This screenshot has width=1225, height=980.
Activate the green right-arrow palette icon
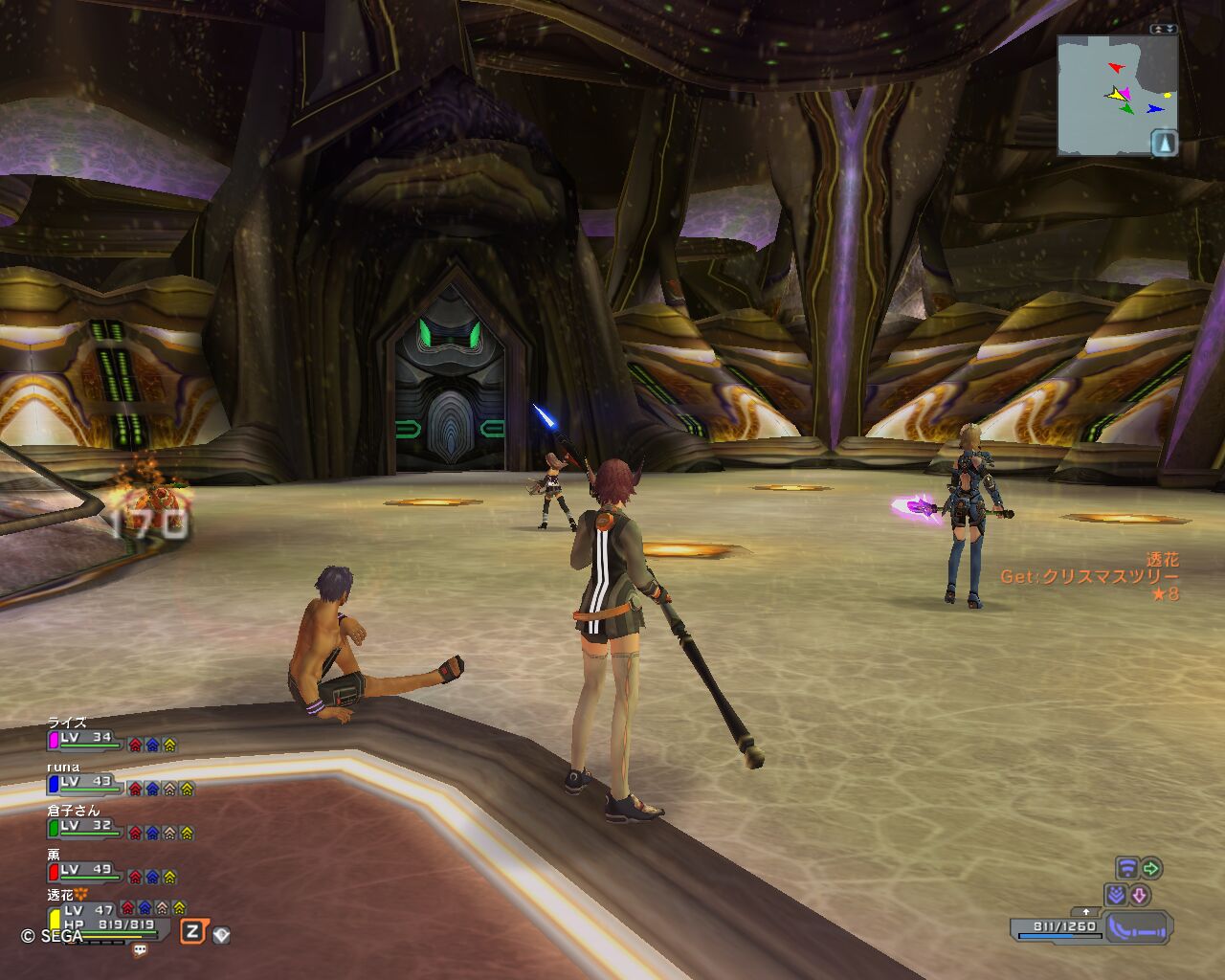pyautogui.click(x=1151, y=868)
